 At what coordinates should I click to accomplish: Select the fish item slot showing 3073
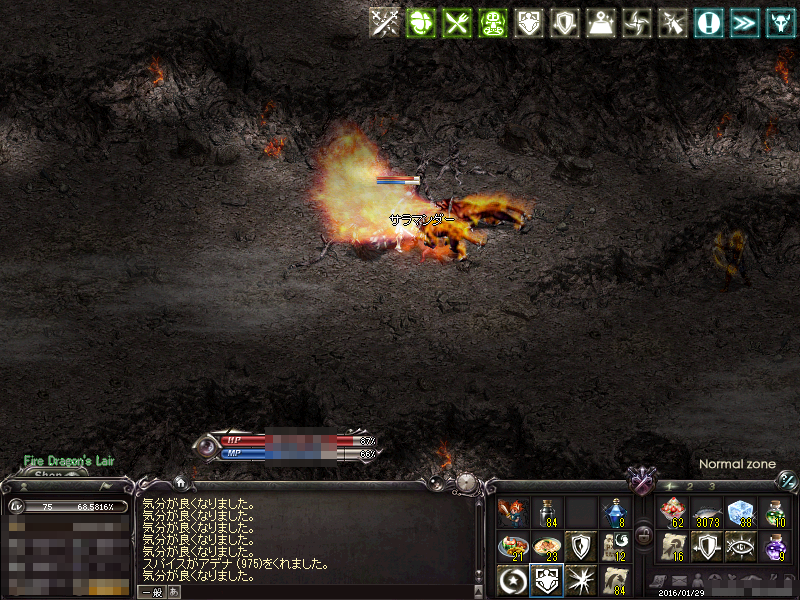(706, 514)
